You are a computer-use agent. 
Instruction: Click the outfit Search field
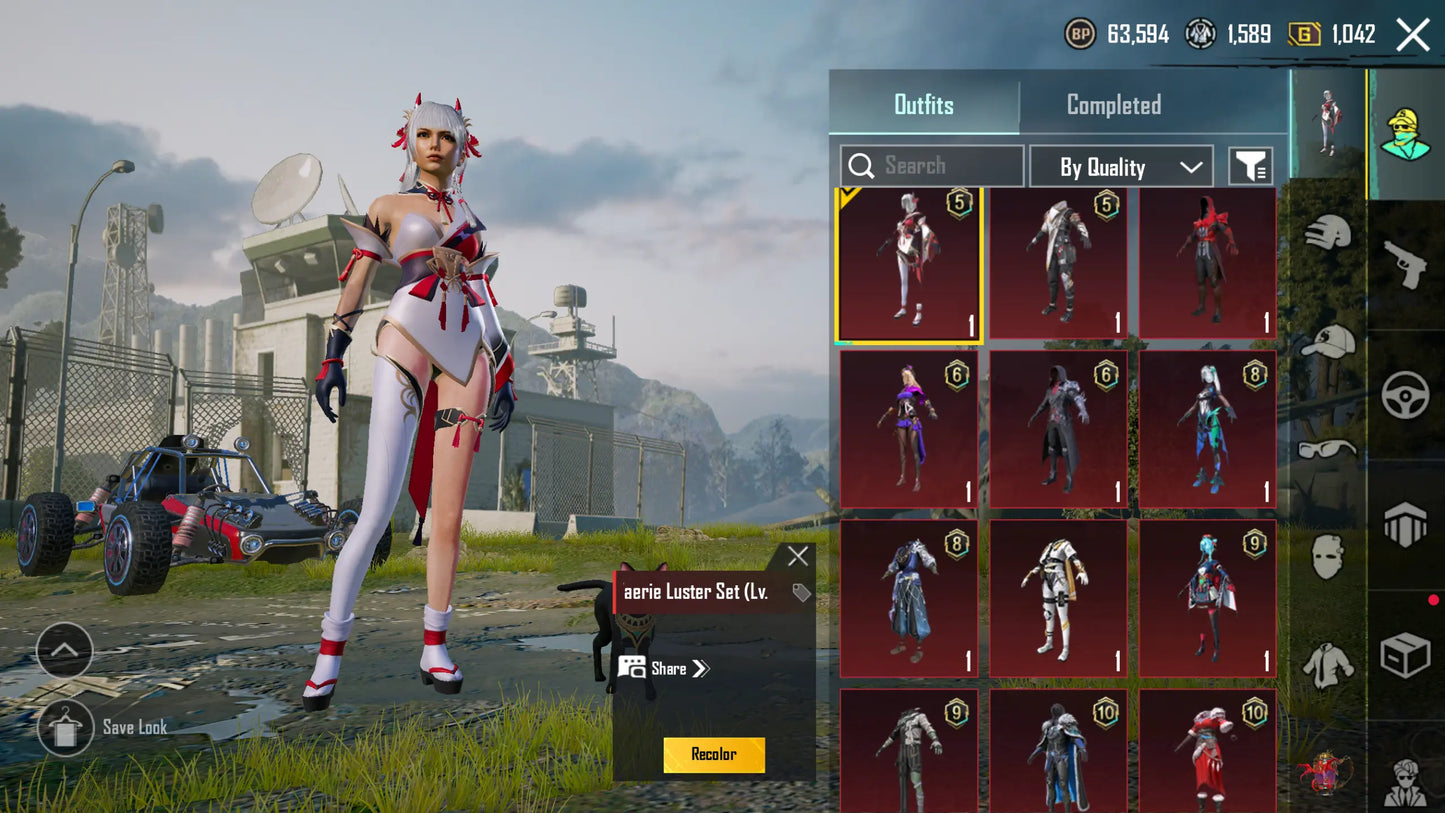(932, 166)
